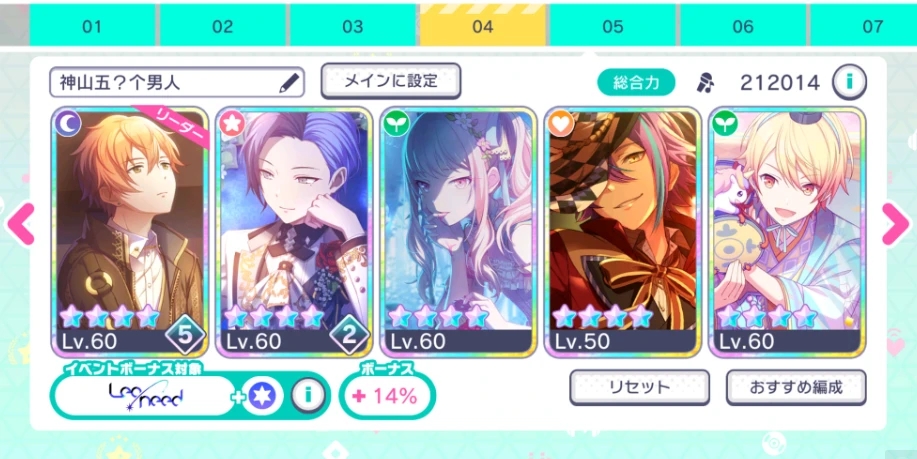Screen dimensions: 917x459
Task: Select the pink and teal haired card
Action: 455,231
